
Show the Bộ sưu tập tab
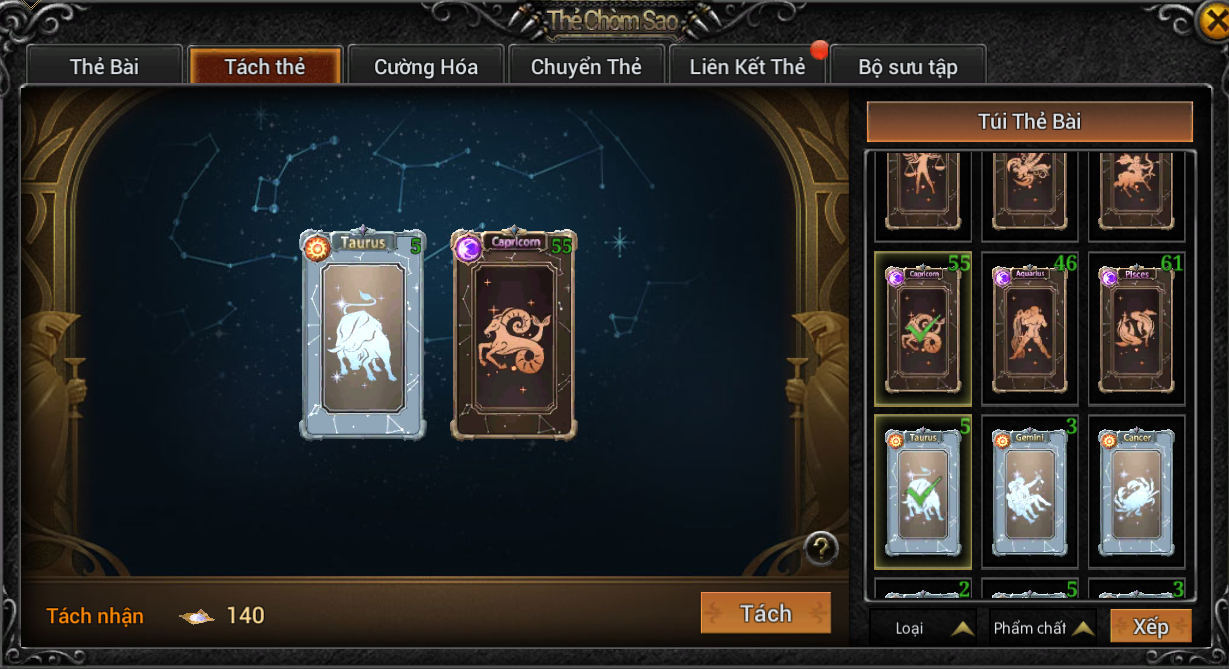[x=908, y=67]
